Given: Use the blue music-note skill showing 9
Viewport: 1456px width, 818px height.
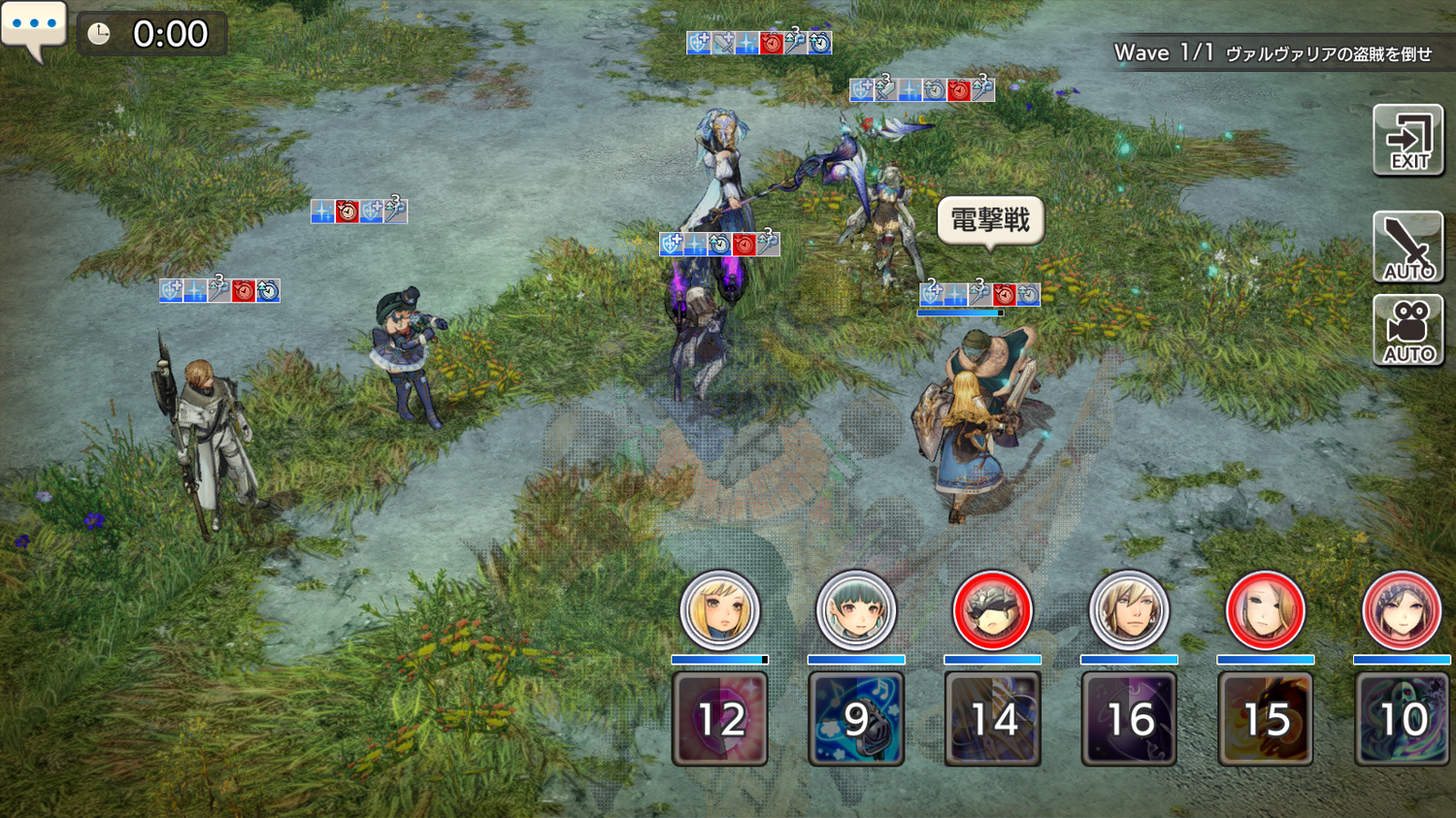Looking at the screenshot, I should pos(855,719).
